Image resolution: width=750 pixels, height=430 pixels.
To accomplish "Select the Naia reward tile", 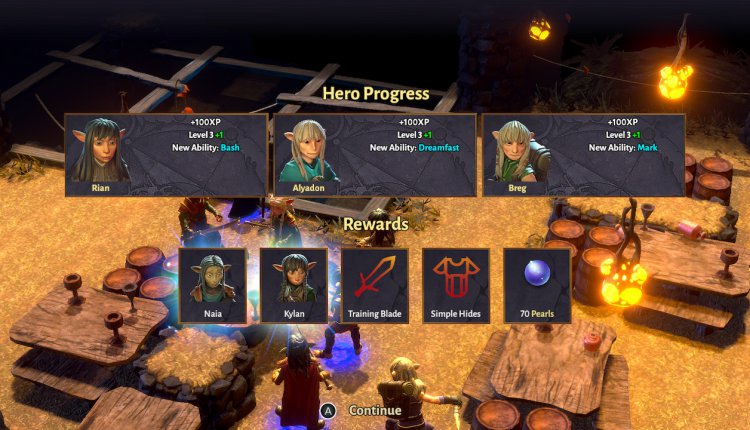I will click(x=213, y=286).
